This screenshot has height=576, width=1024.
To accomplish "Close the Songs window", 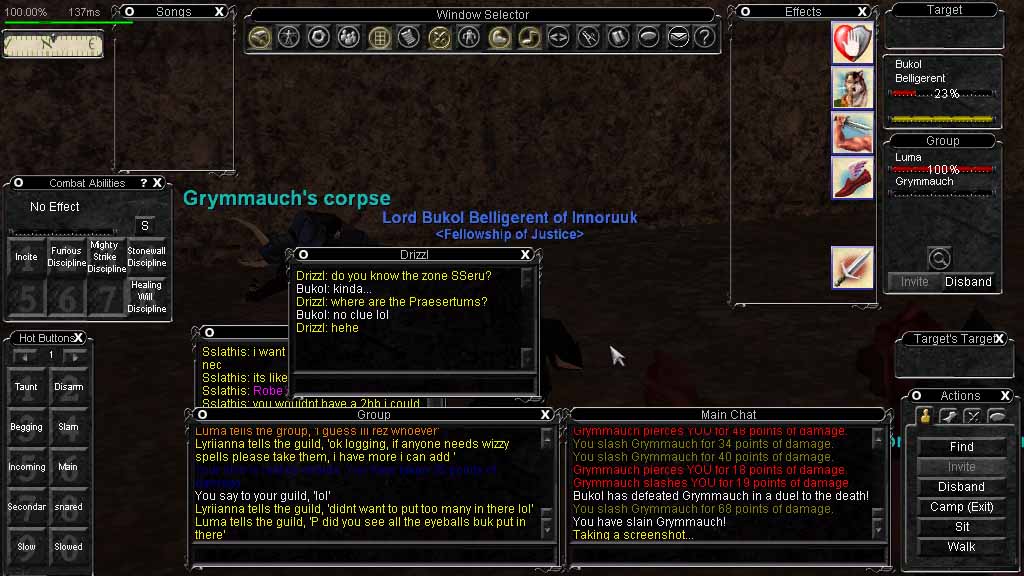I will tap(220, 12).
